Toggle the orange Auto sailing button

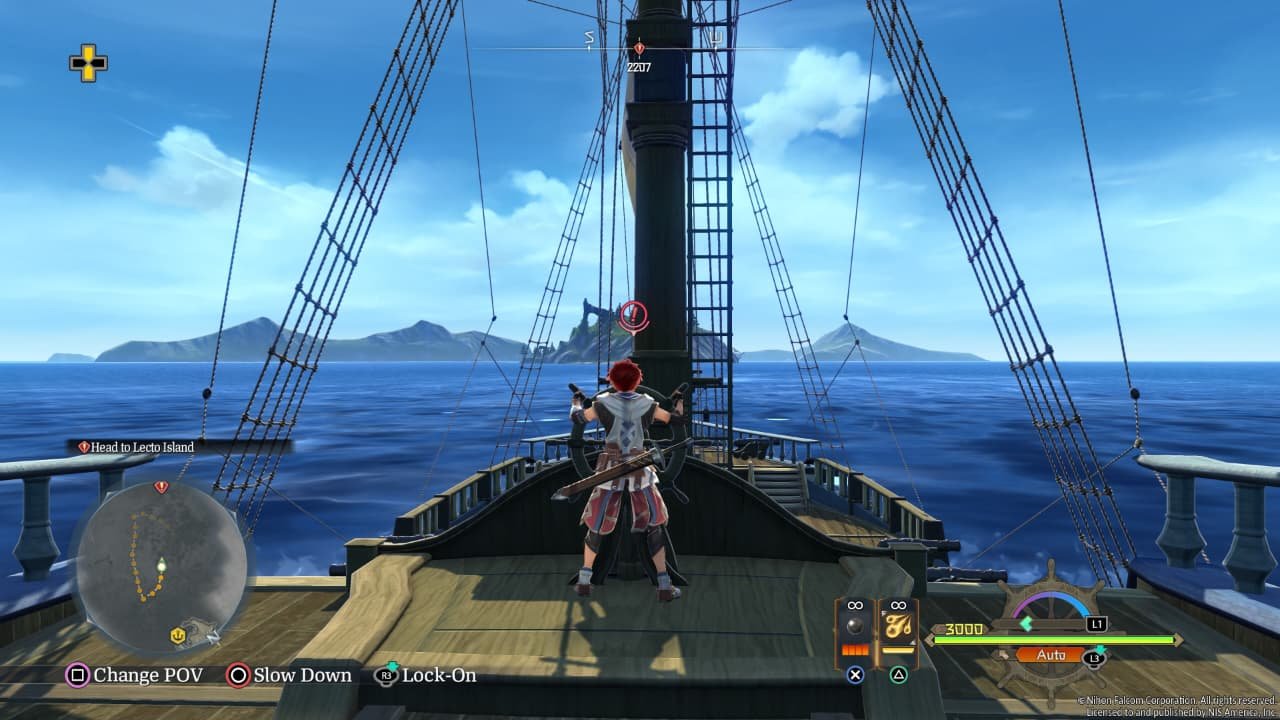[x=1052, y=655]
